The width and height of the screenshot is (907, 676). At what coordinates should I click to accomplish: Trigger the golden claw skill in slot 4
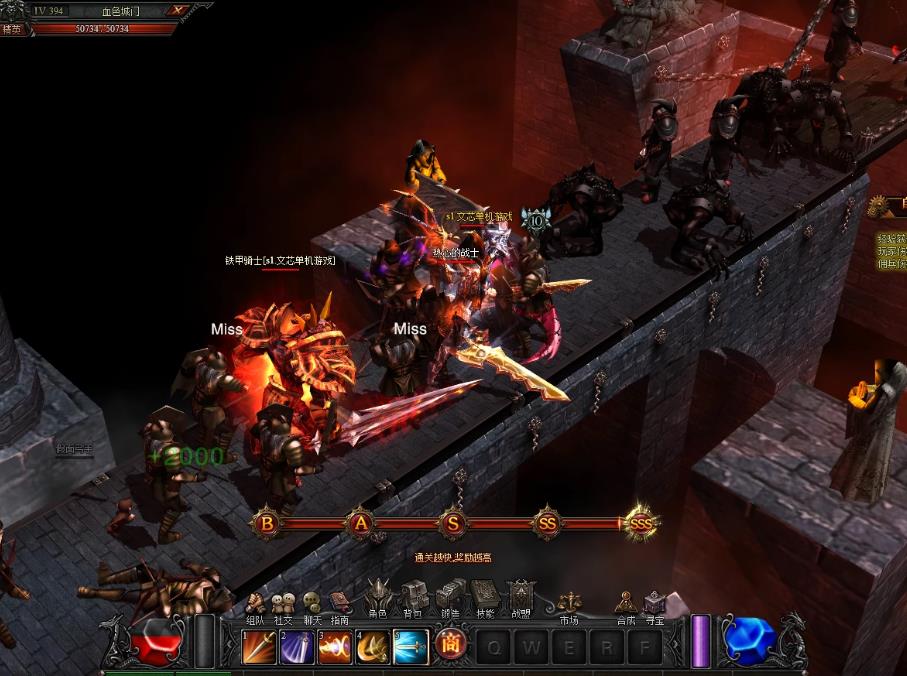pyautogui.click(x=373, y=647)
